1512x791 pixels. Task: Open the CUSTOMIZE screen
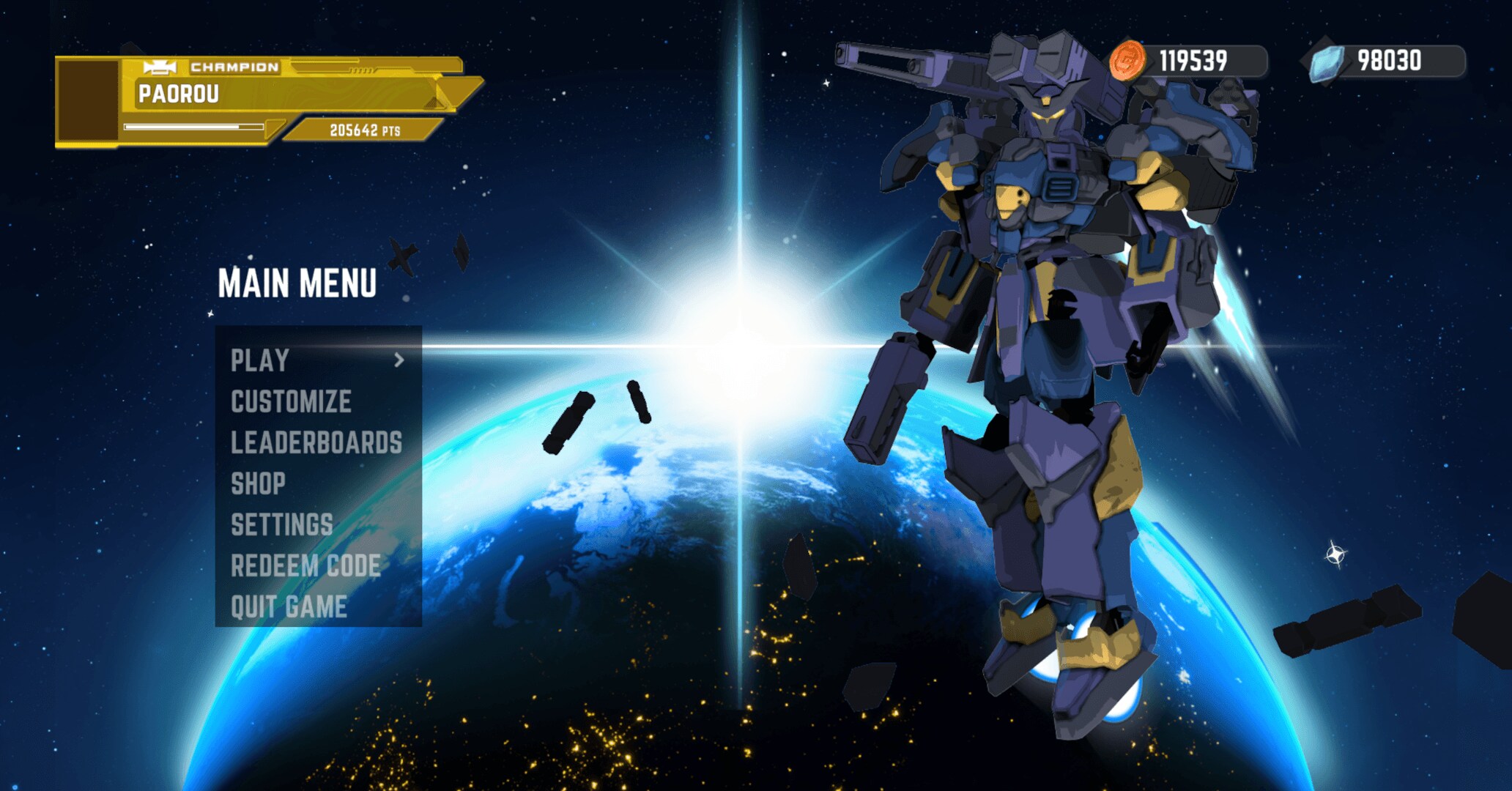point(291,401)
